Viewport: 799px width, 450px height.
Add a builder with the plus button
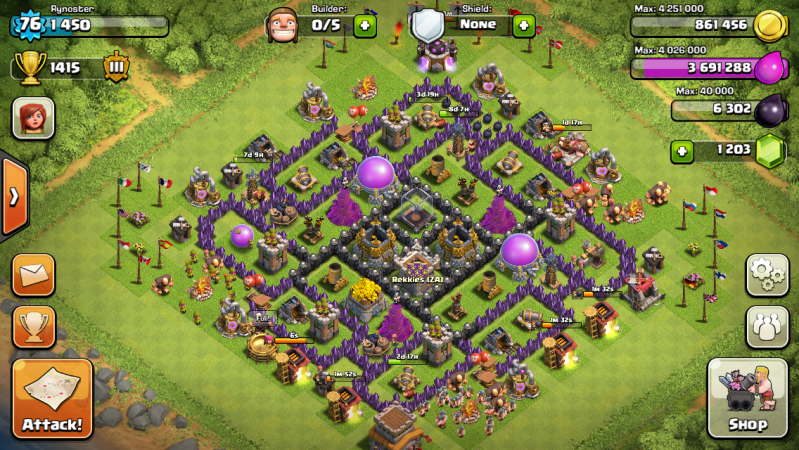[365, 25]
